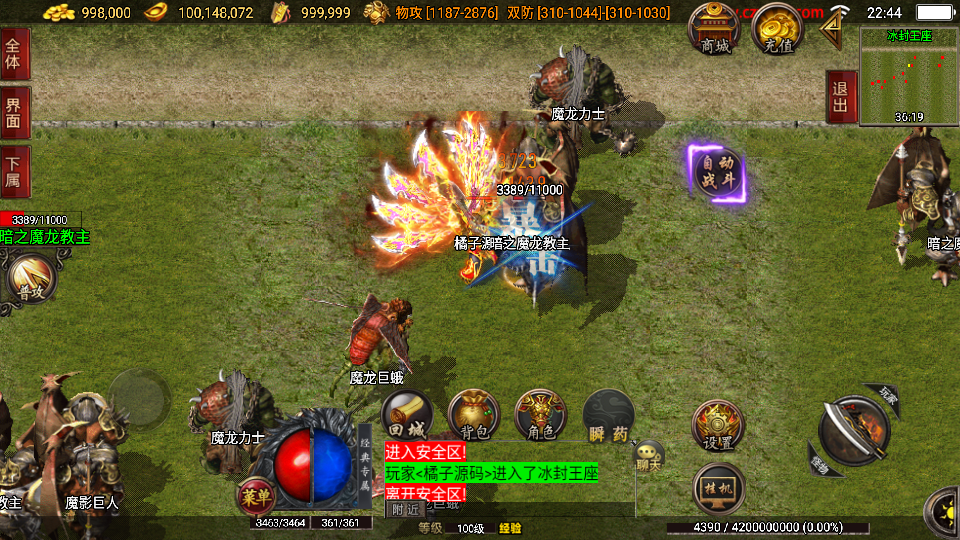Open the 冰封王座 minimap
960x540 pixels.
coord(909,76)
